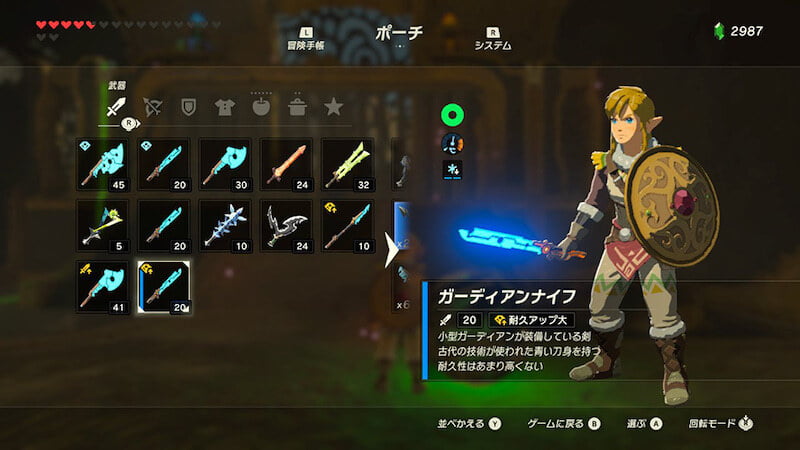Select the guardian spear with 10 attack

point(347,226)
